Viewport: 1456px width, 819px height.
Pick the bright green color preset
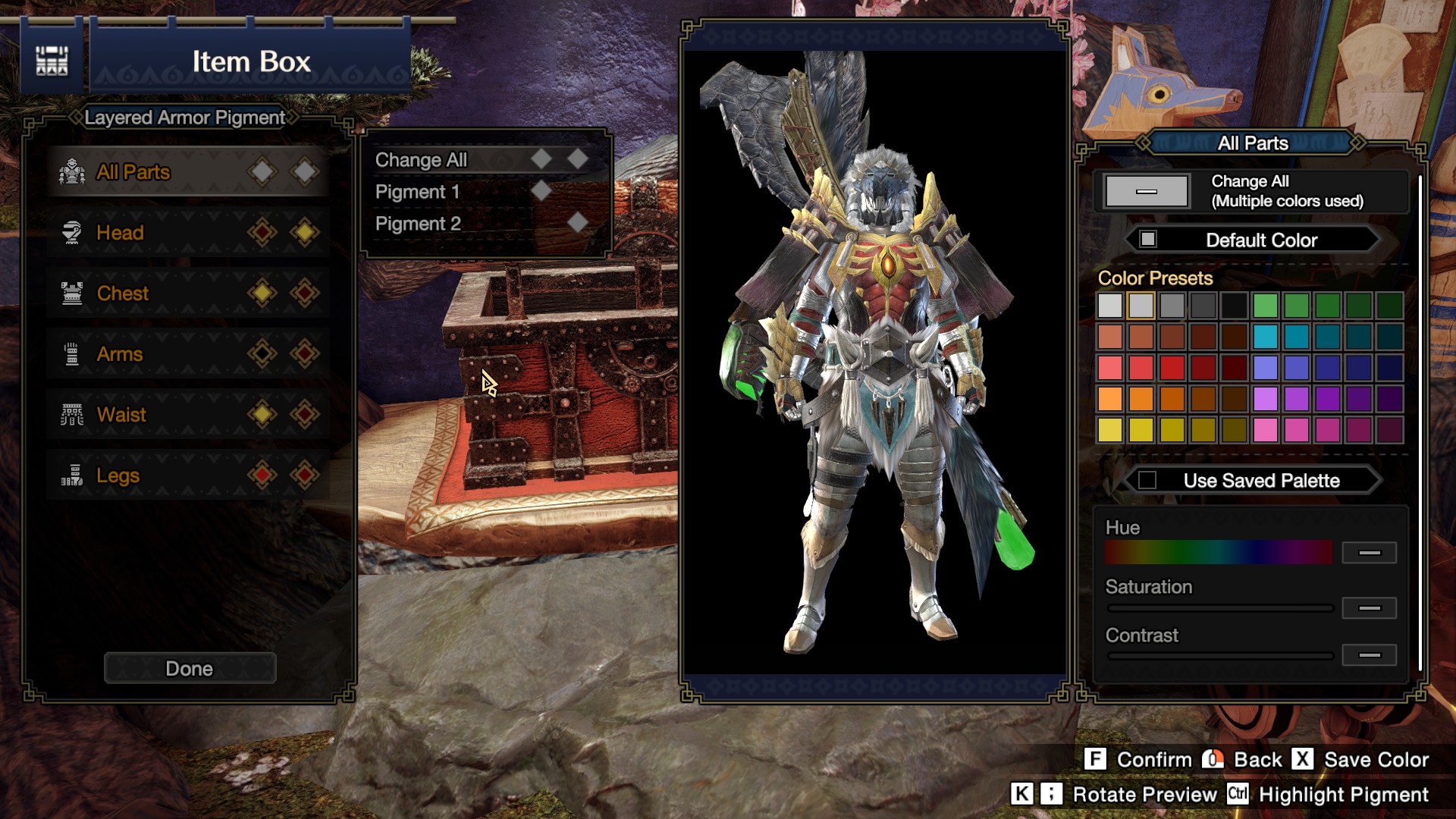tap(1265, 306)
